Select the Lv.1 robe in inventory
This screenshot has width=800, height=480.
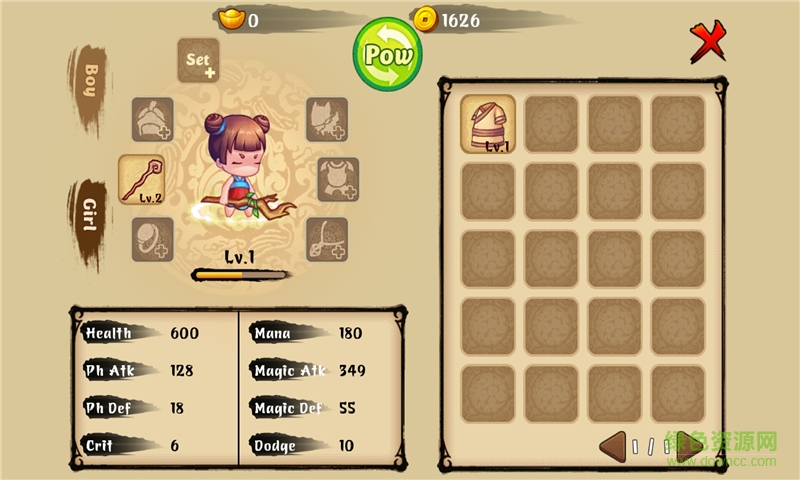point(488,124)
